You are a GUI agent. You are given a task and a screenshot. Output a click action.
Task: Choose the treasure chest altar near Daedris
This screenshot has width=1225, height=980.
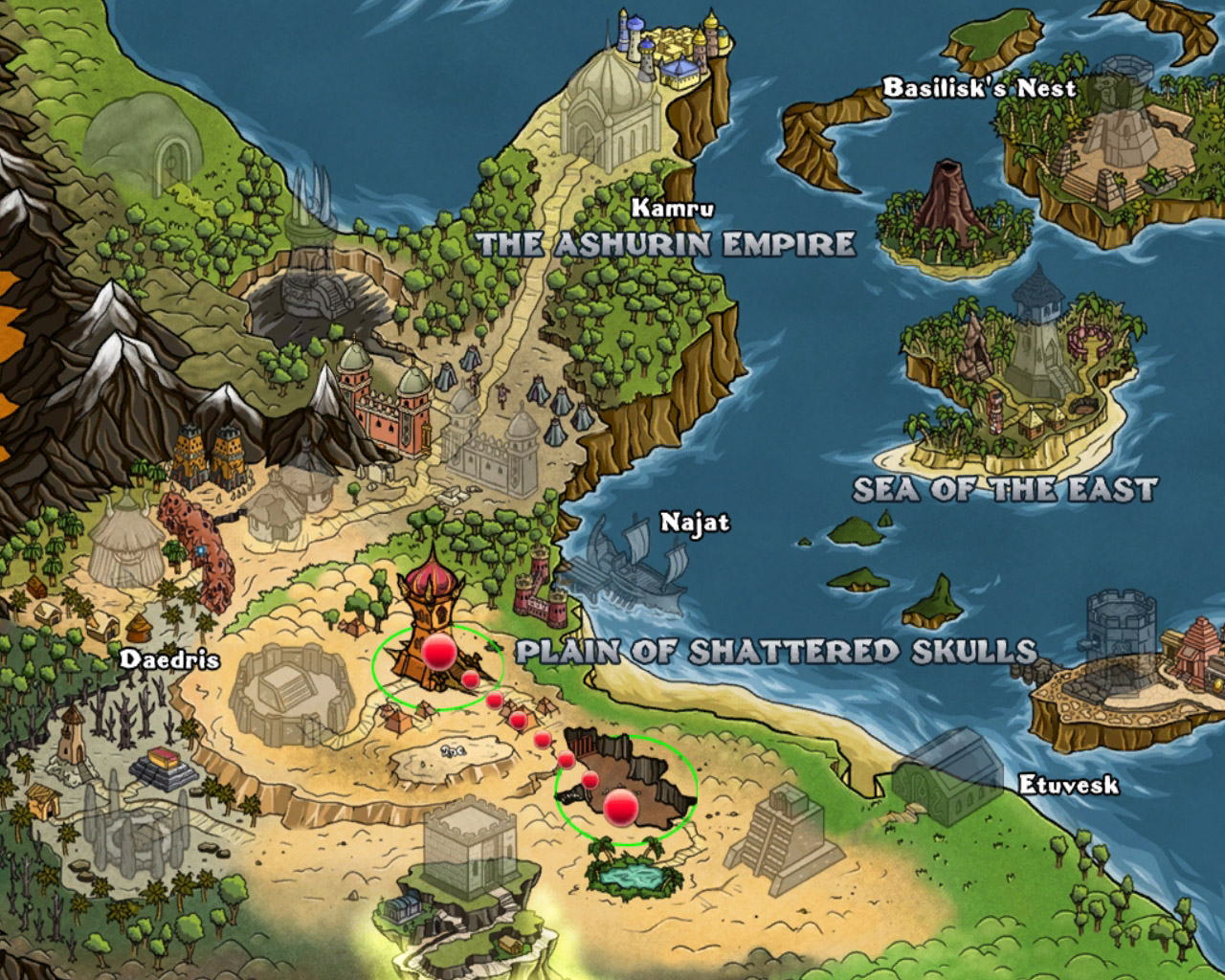click(x=166, y=766)
